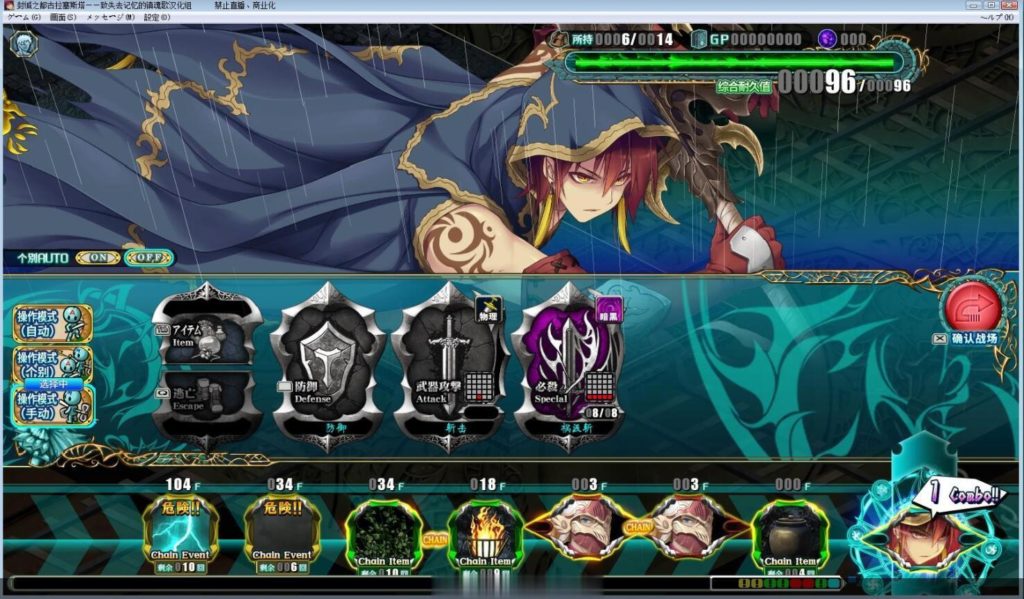This screenshot has height=599, width=1024.
Task: Click the character portrait icon in top-left corner
Action: [x=23, y=42]
